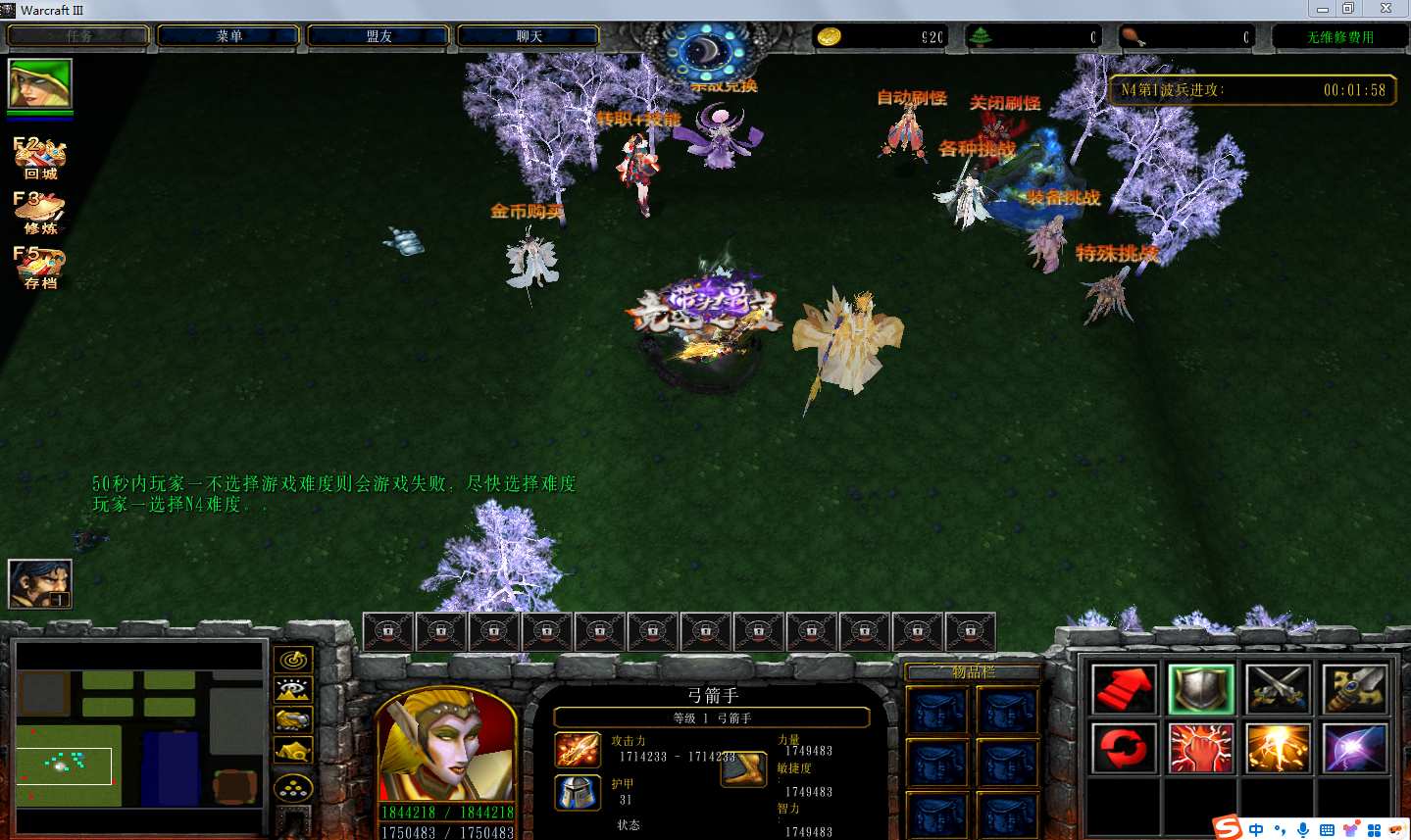The width and height of the screenshot is (1411, 840).
Task: Activate the shield Hold Position command
Action: click(x=1200, y=689)
